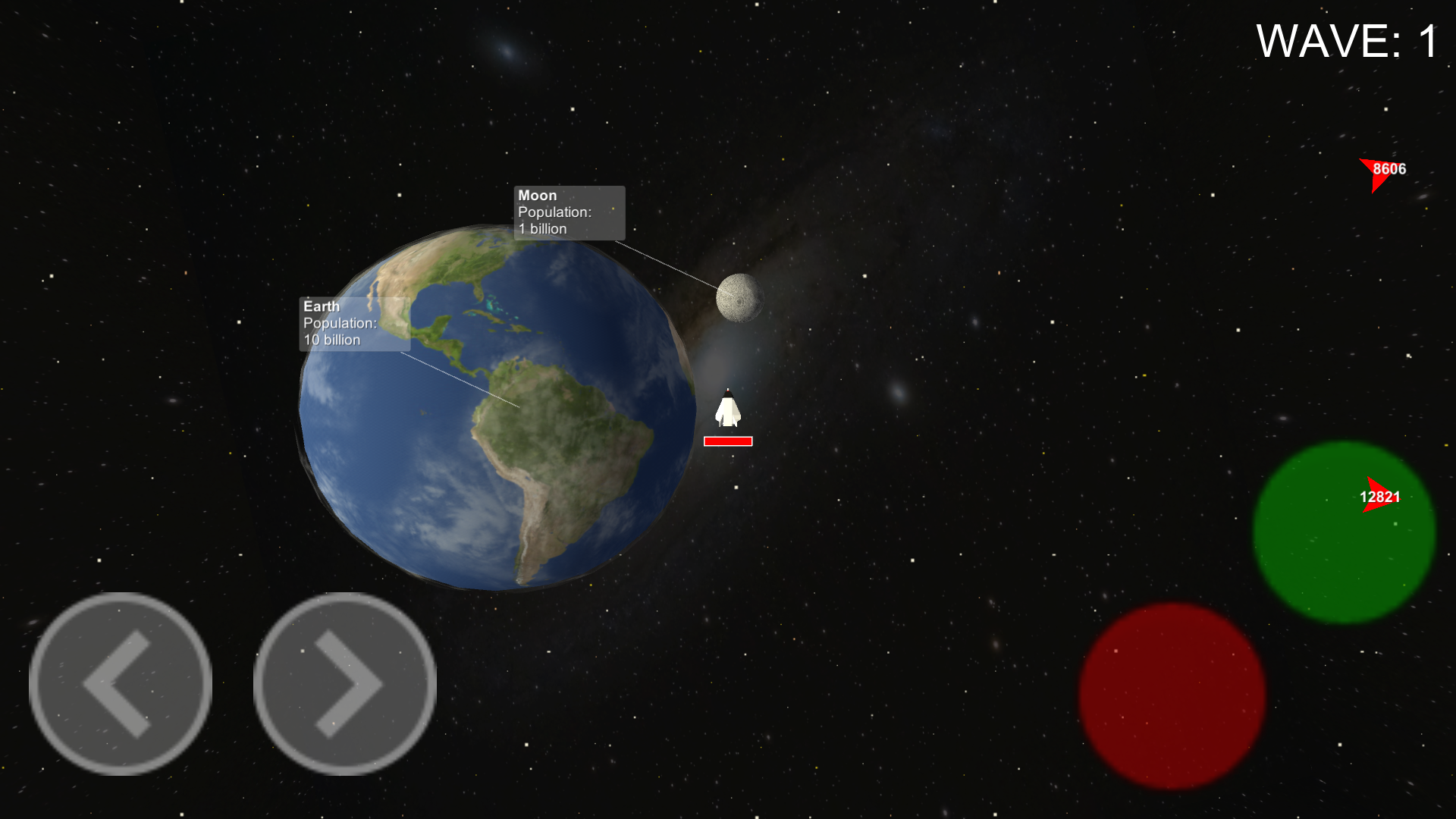The width and height of the screenshot is (1456, 819).
Task: Click the '1 billion' population value
Action: (x=544, y=230)
